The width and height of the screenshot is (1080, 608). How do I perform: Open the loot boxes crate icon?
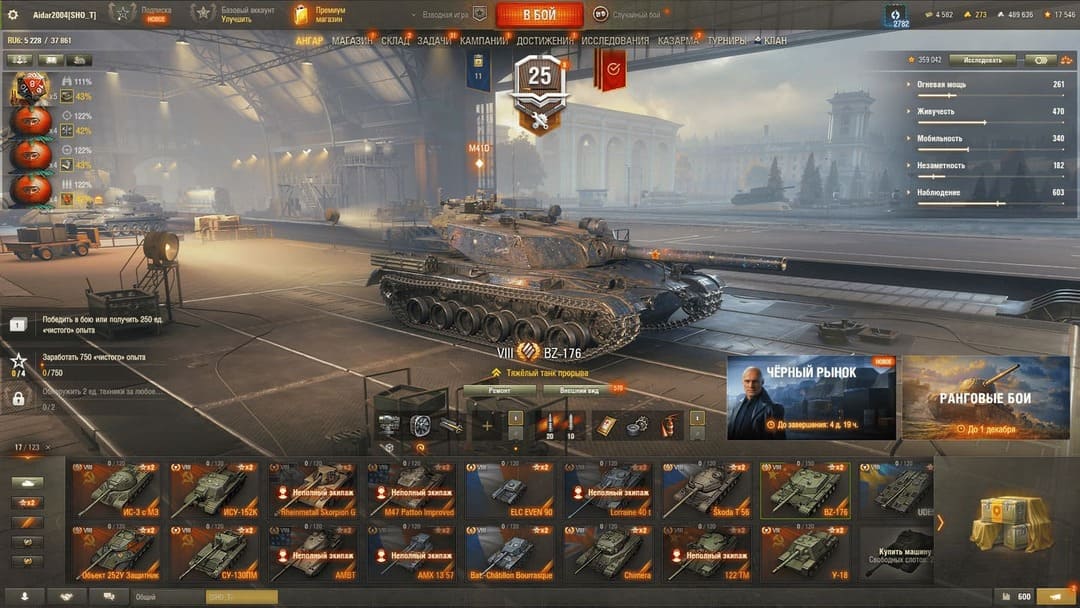click(1010, 522)
